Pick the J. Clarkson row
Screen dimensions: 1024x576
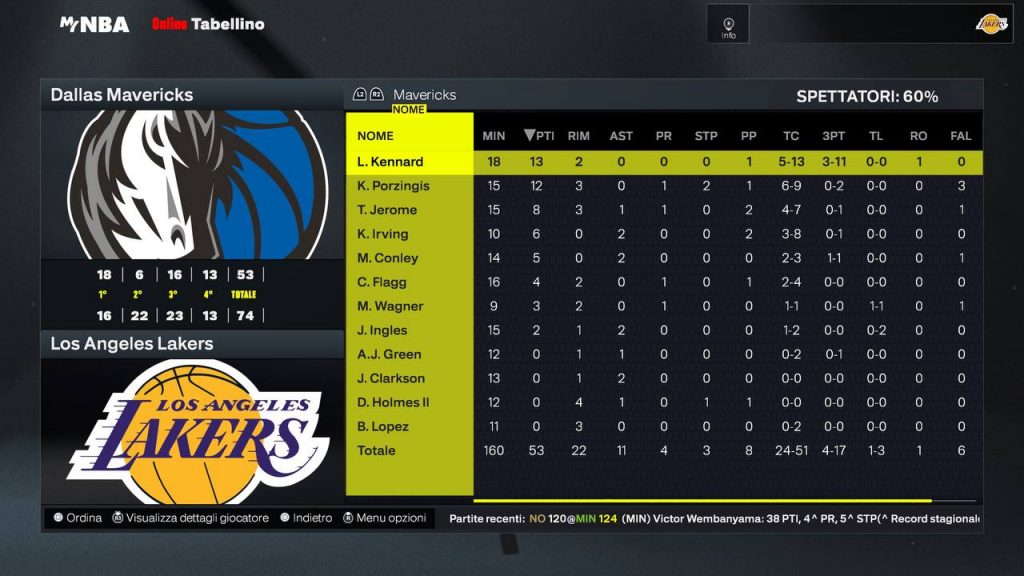[x=391, y=378]
